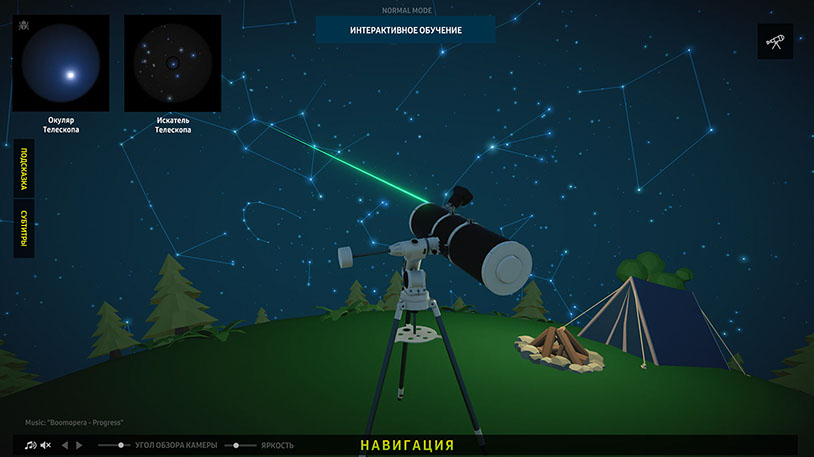Toggle the muted speaker sound icon

pos(46,445)
